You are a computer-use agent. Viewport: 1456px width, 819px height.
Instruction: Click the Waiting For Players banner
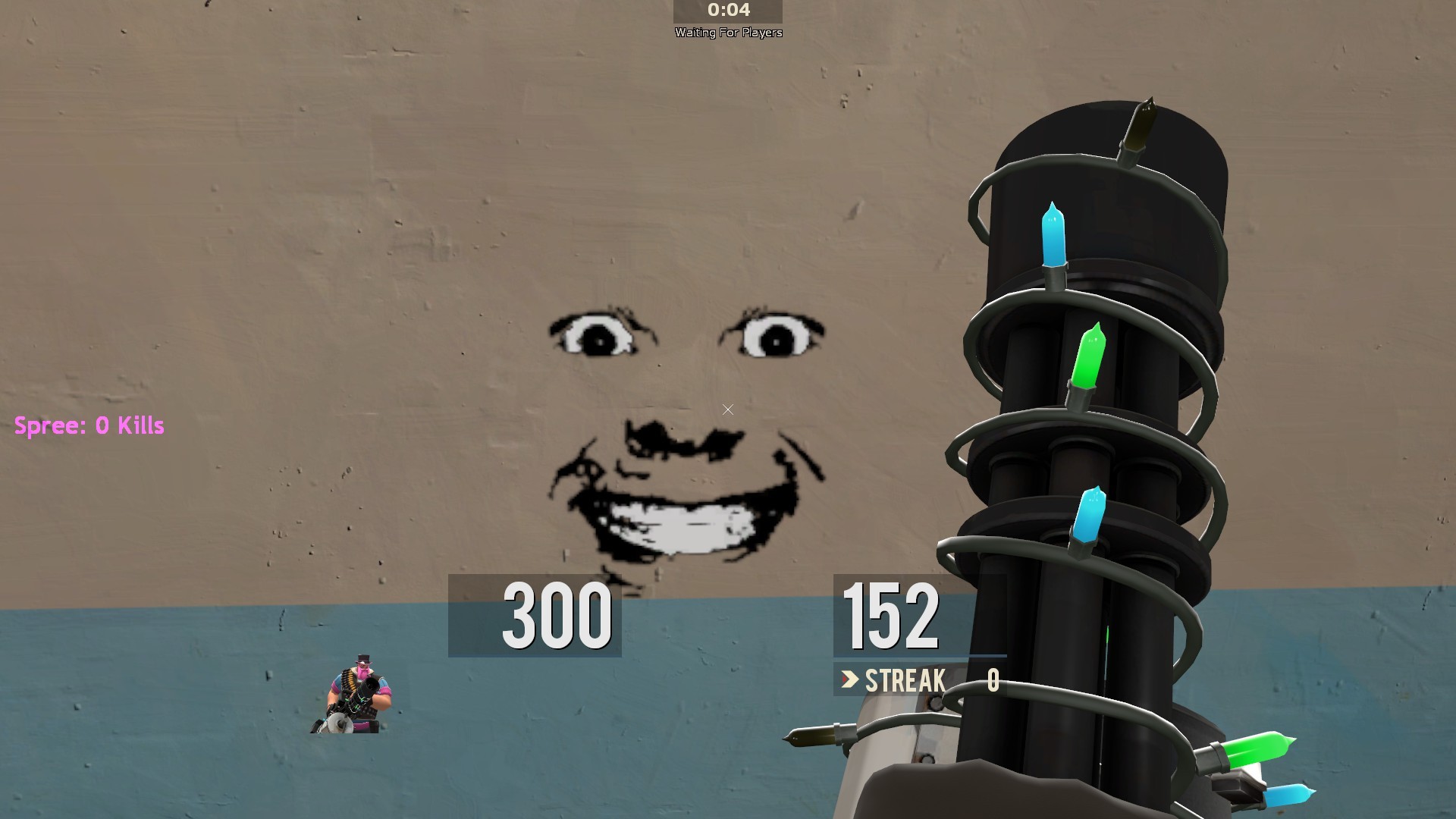[x=728, y=32]
